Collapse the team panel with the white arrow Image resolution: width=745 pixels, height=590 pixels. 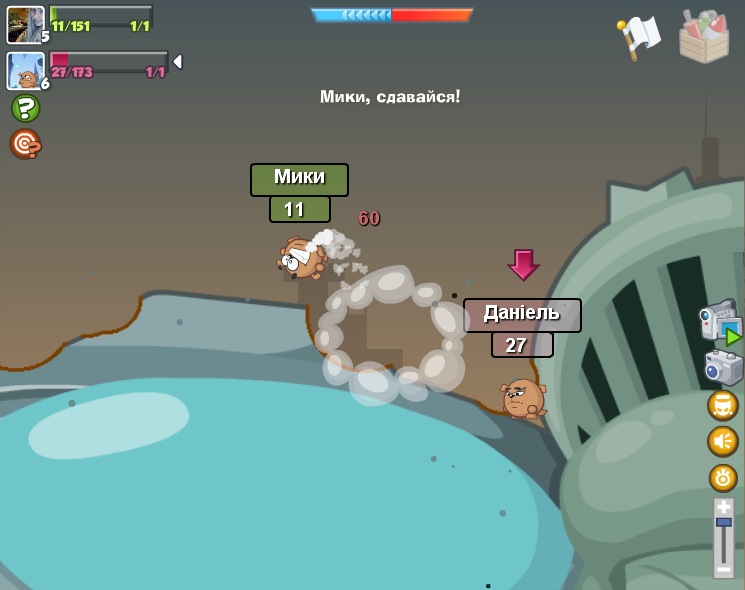177,62
